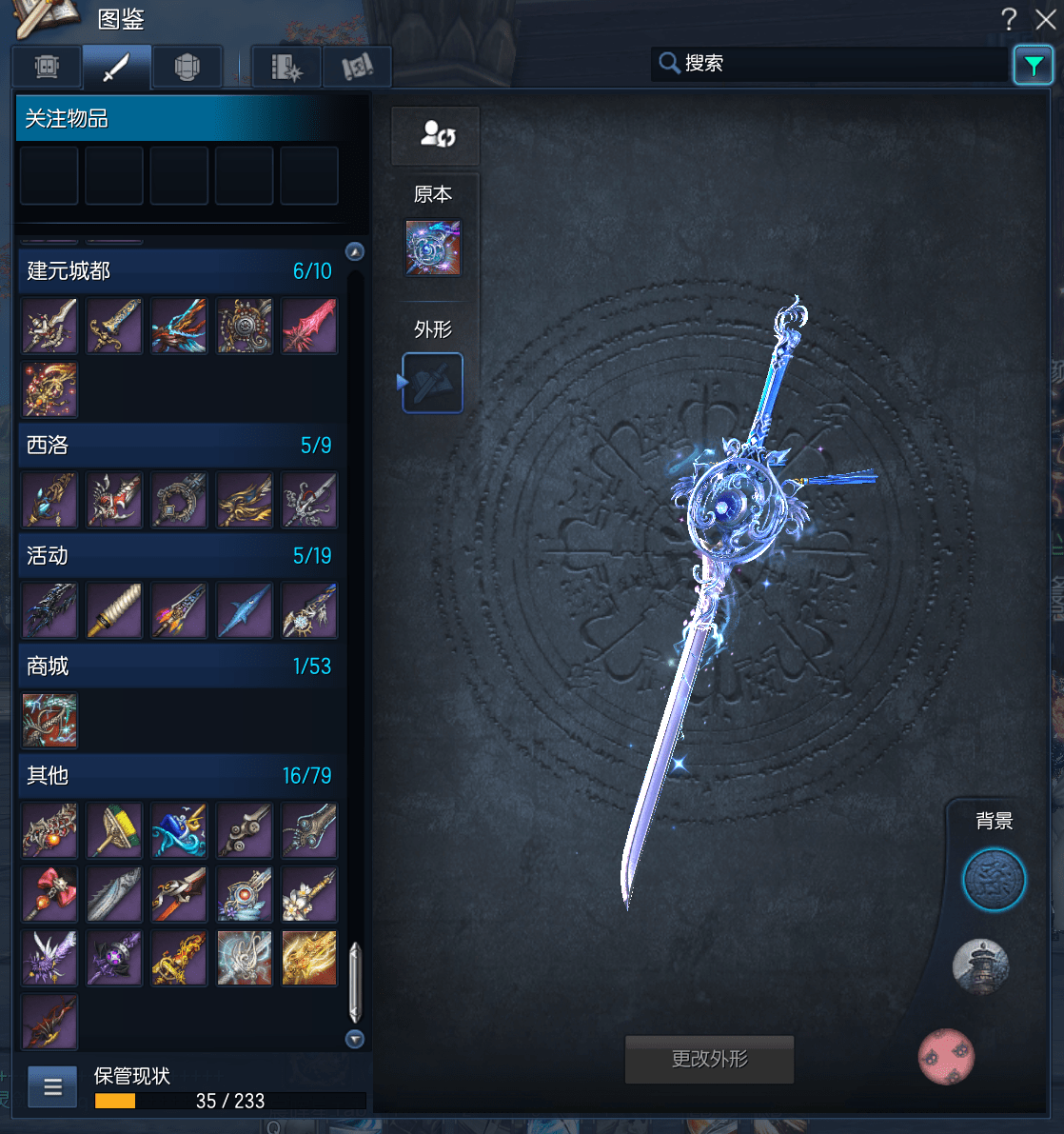The image size is (1064, 1134).
Task: Click the 更改外形 button
Action: coord(709,1059)
